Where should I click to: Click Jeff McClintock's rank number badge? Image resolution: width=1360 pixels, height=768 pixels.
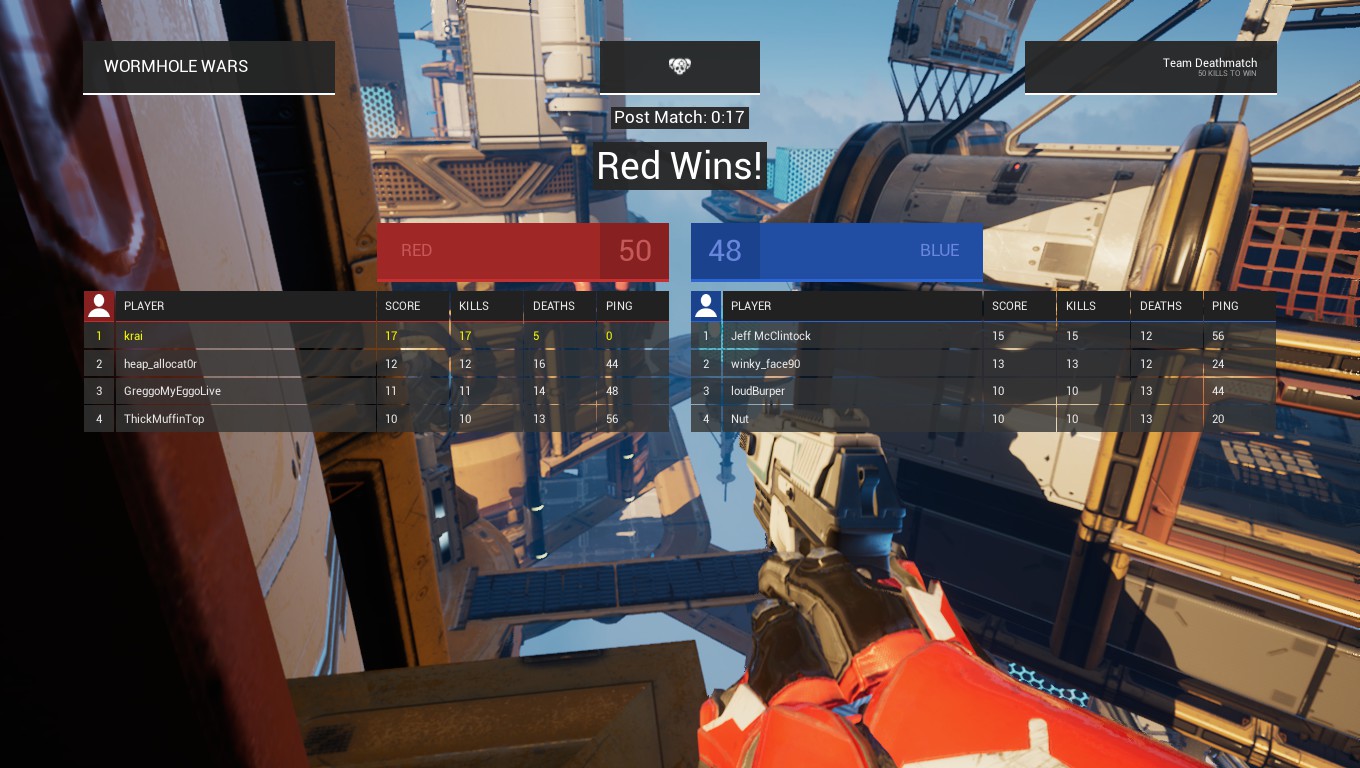tap(705, 335)
